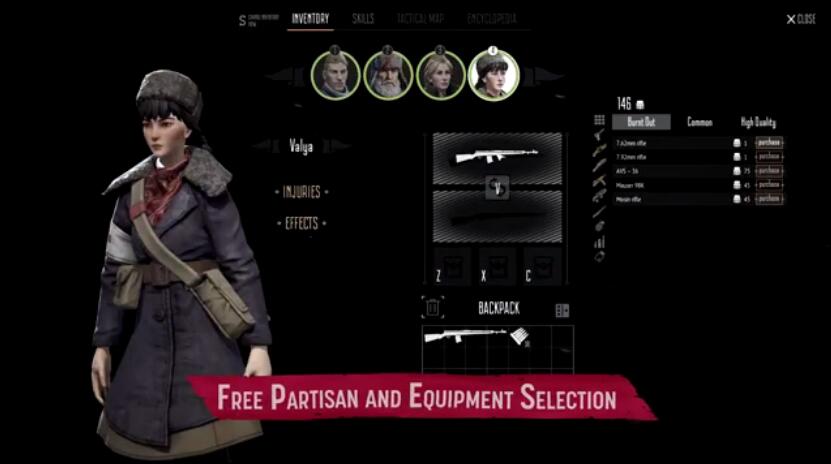Screen dimensions: 831x464
Task: Show Common quality items
Action: 699,122
